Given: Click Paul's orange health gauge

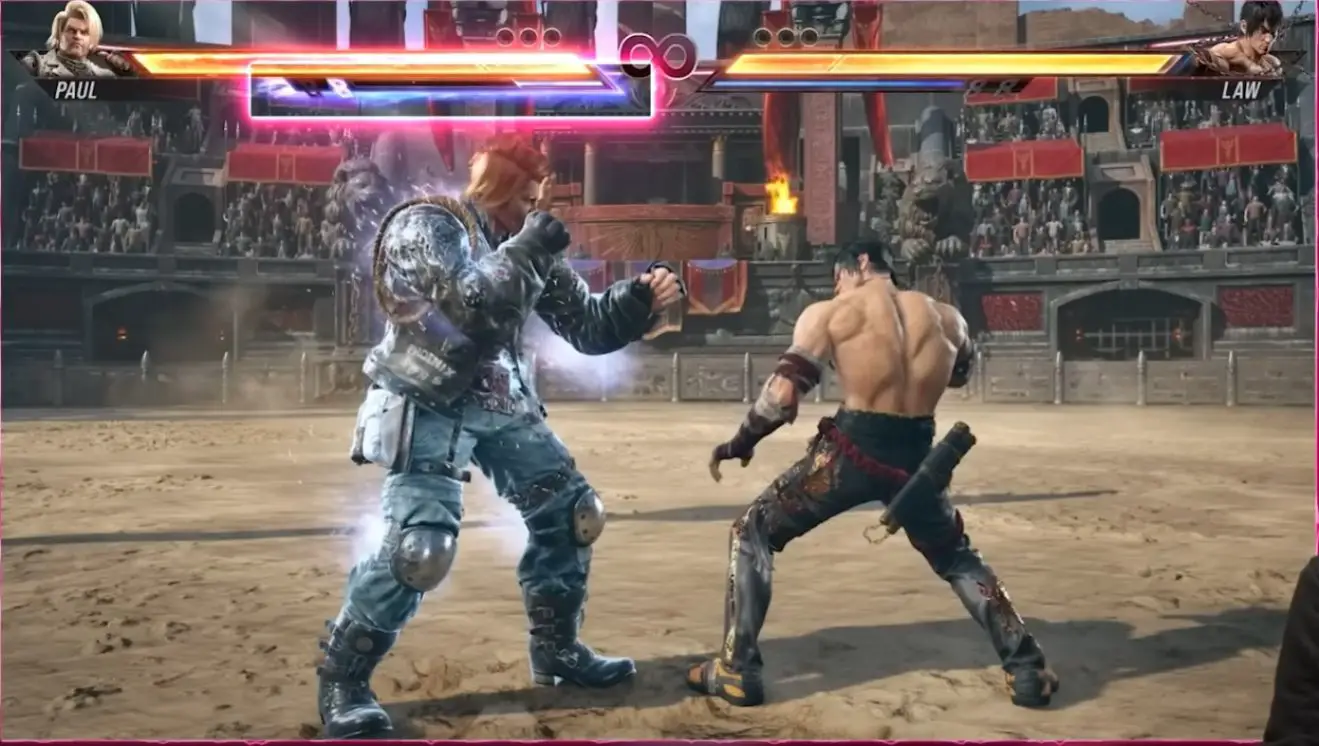Looking at the screenshot, I should (400, 68).
